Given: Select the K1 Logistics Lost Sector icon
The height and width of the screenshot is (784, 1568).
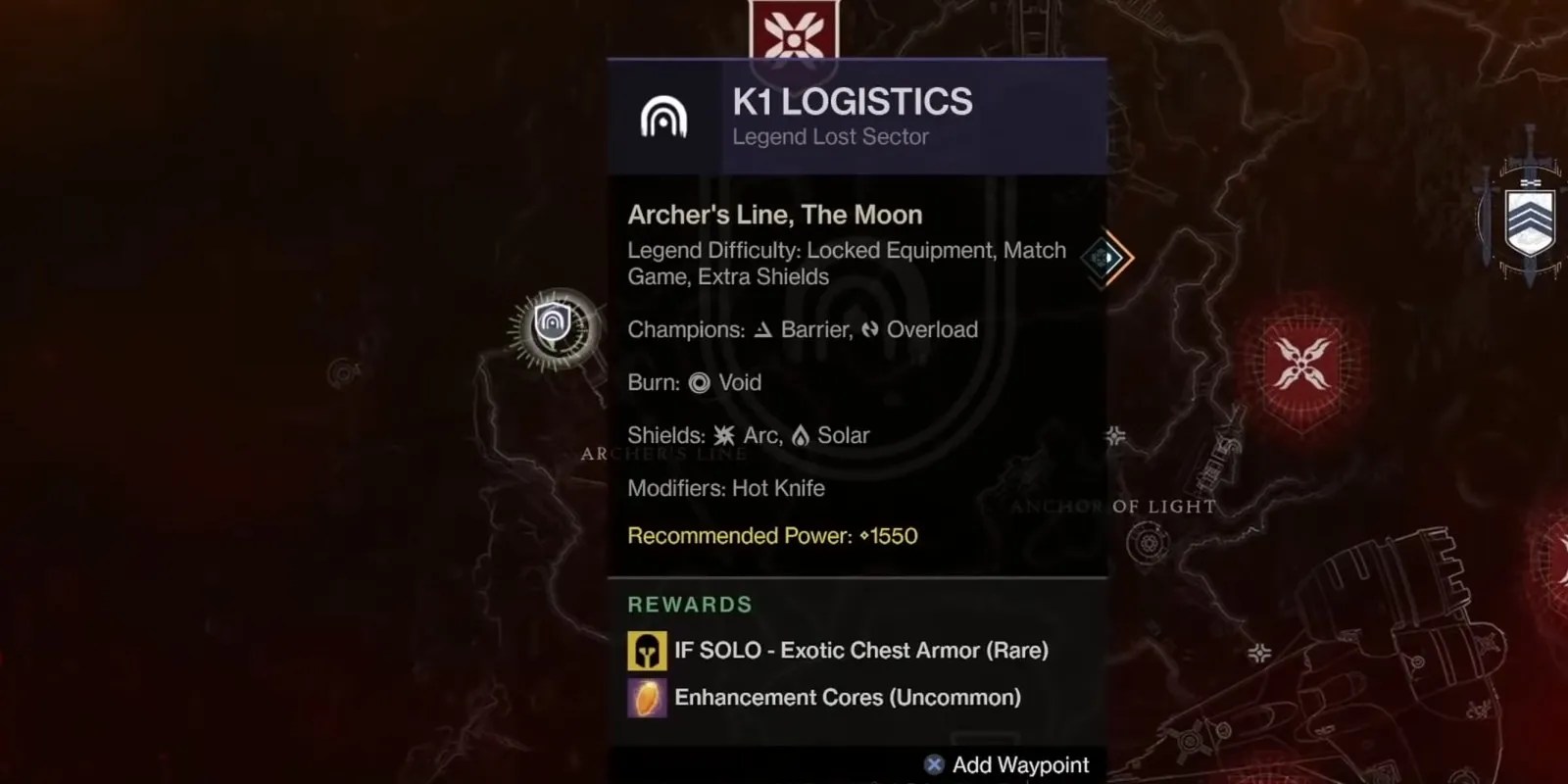Looking at the screenshot, I should pos(665,118).
